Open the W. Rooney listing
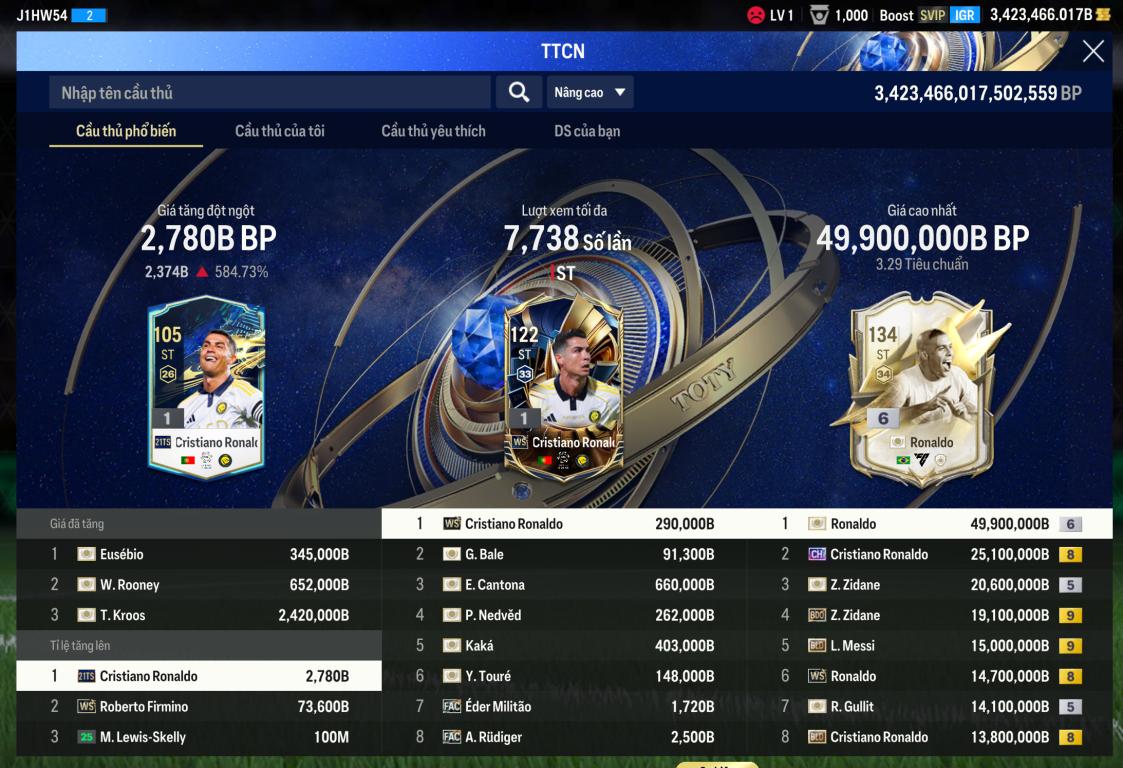Image resolution: width=1123 pixels, height=768 pixels. (x=199, y=585)
